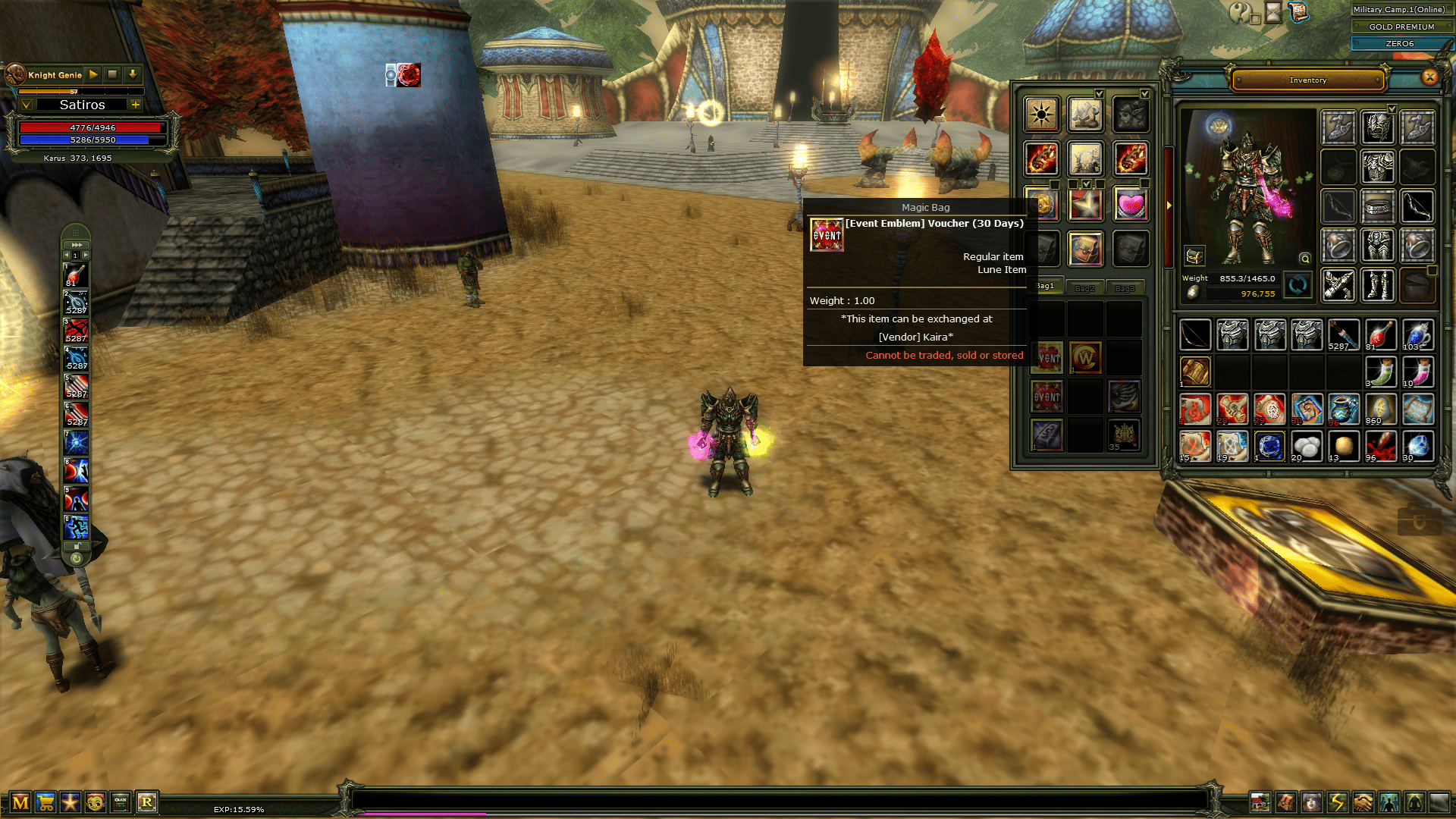Stop the Knight Genie
This screenshot has height=819, width=1456.
(112, 74)
